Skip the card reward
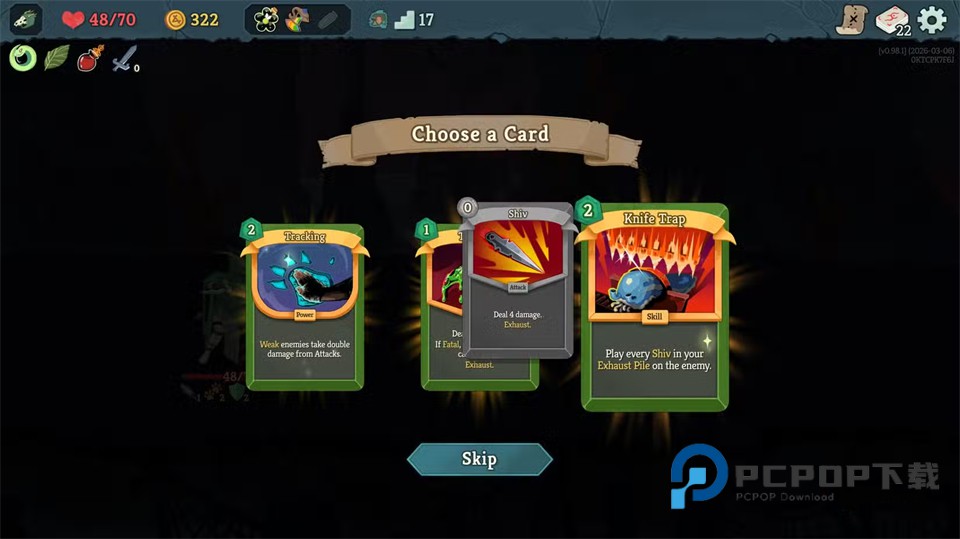The width and height of the screenshot is (960, 539). click(x=479, y=459)
